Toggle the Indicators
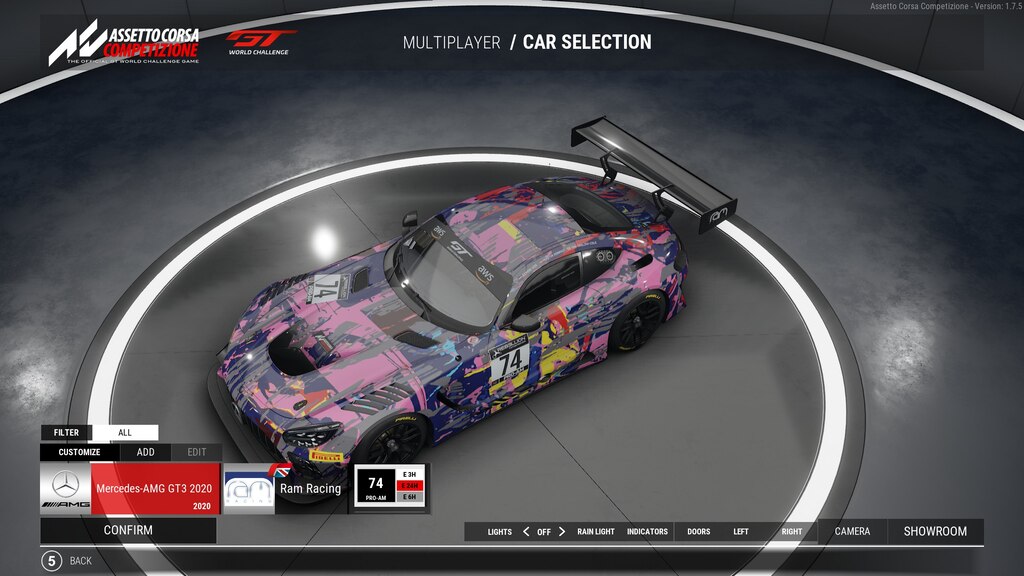Image resolution: width=1024 pixels, height=576 pixels. click(x=647, y=532)
